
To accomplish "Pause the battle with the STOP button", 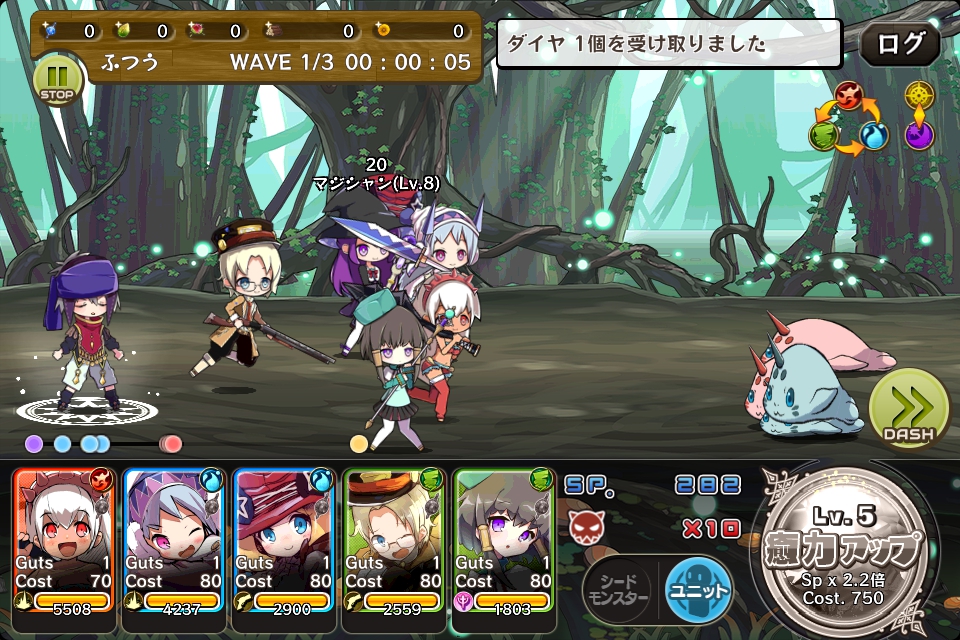I will tap(57, 79).
